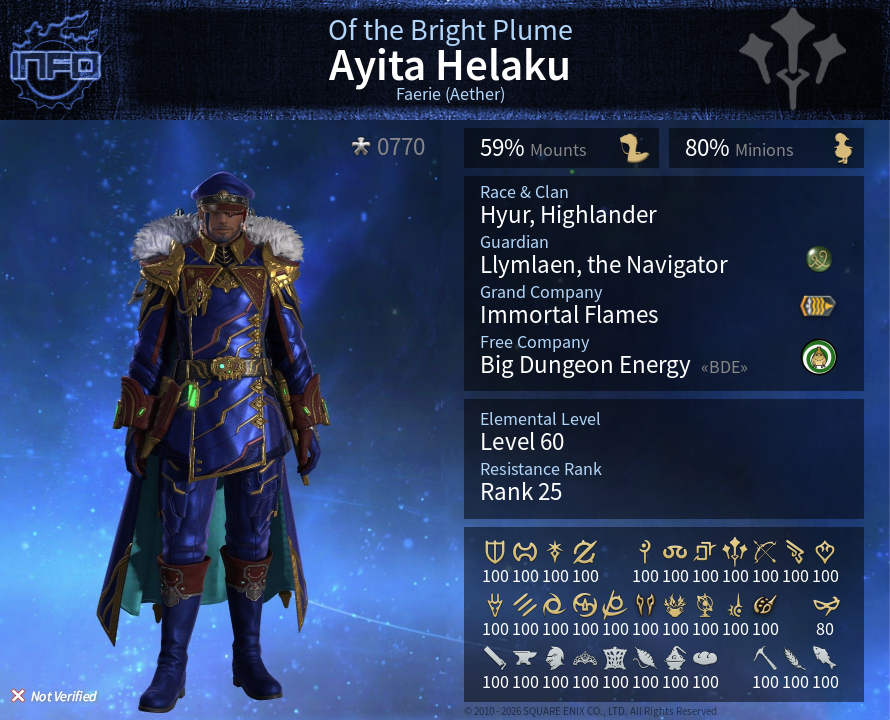Viewport: 890px width, 720px height.
Task: Click the Goldsmith tiara icon
Action: coord(585,657)
